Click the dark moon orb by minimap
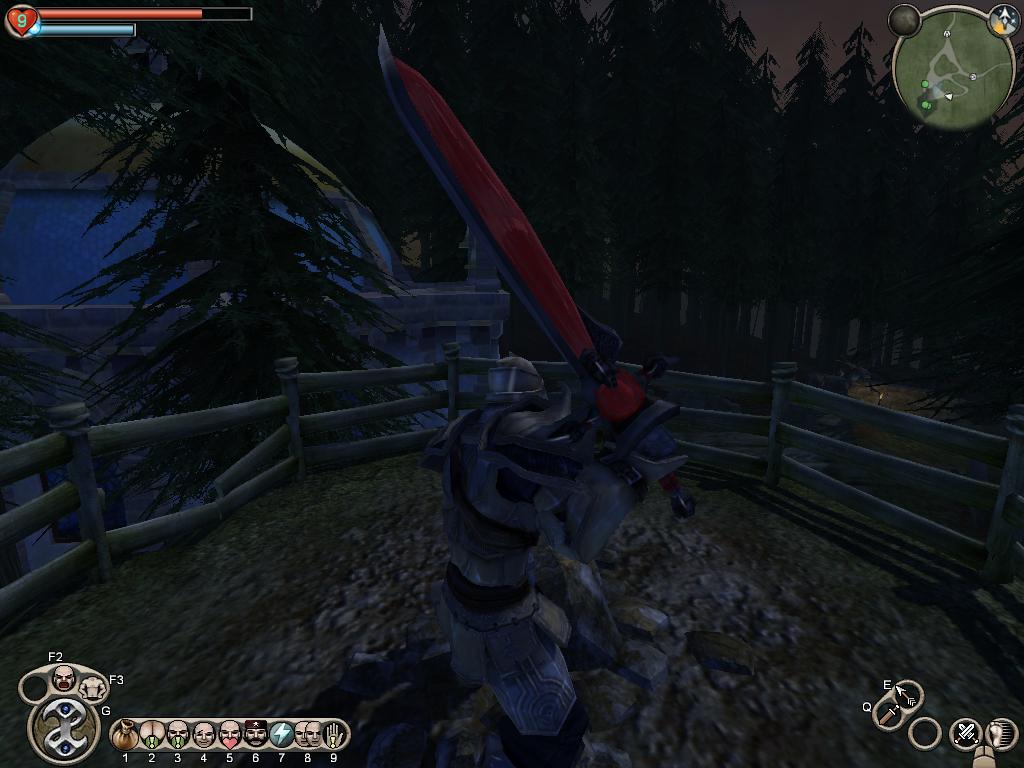This screenshot has width=1024, height=768. (x=905, y=20)
